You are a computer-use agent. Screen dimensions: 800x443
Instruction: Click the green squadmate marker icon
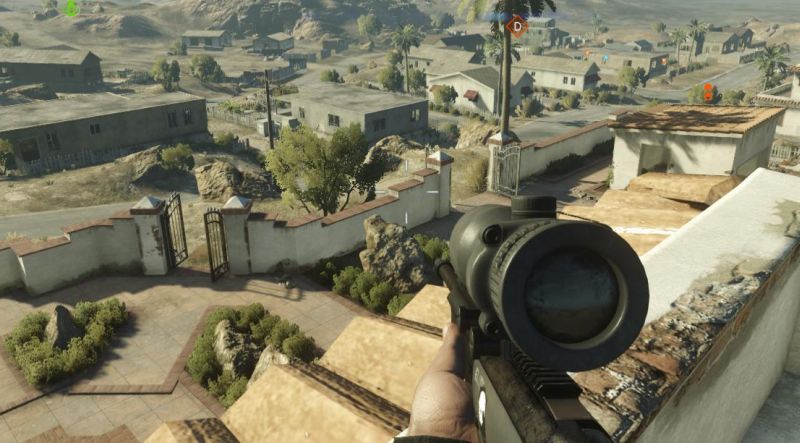coord(71,9)
